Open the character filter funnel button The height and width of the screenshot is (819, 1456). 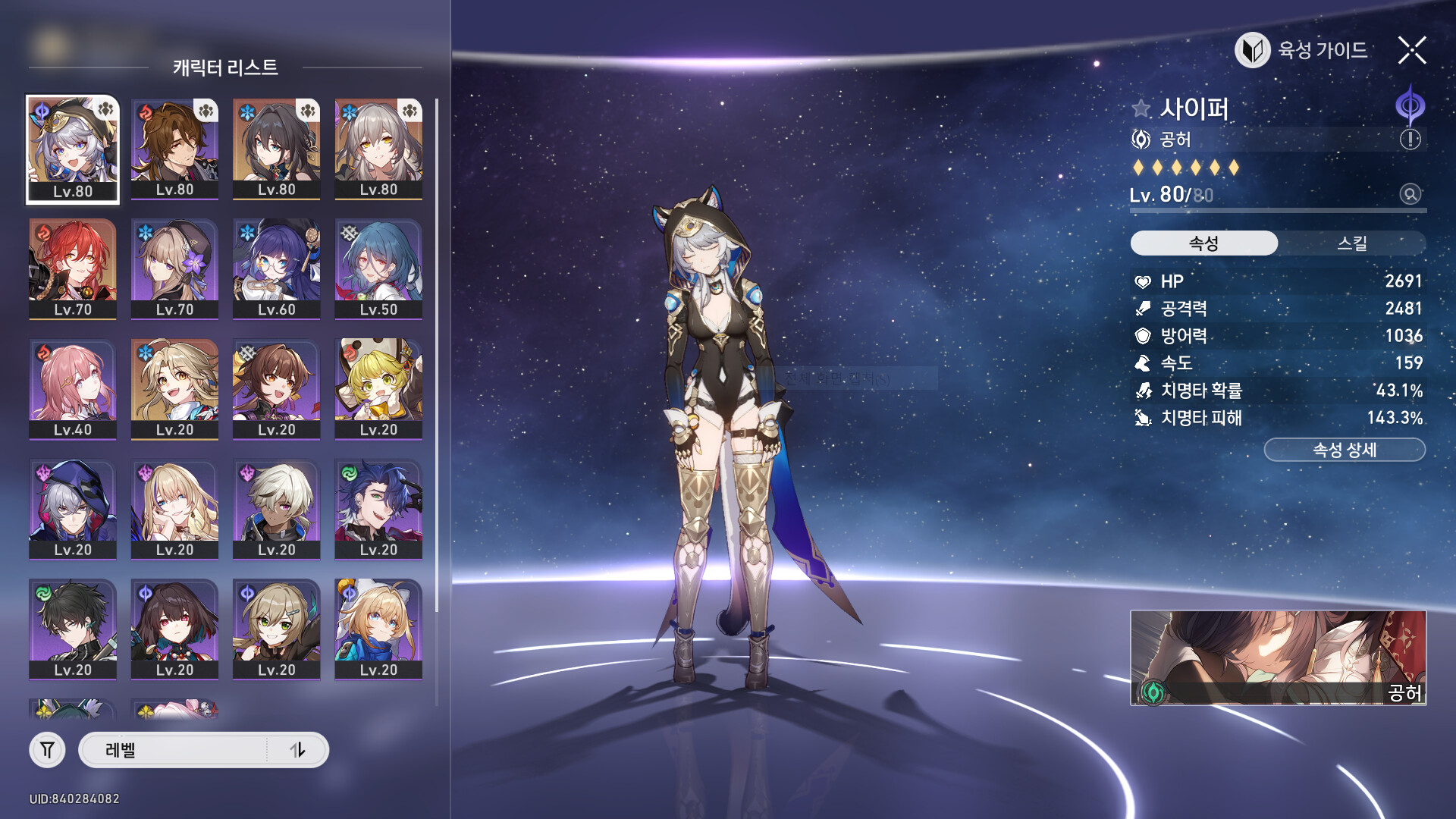47,750
